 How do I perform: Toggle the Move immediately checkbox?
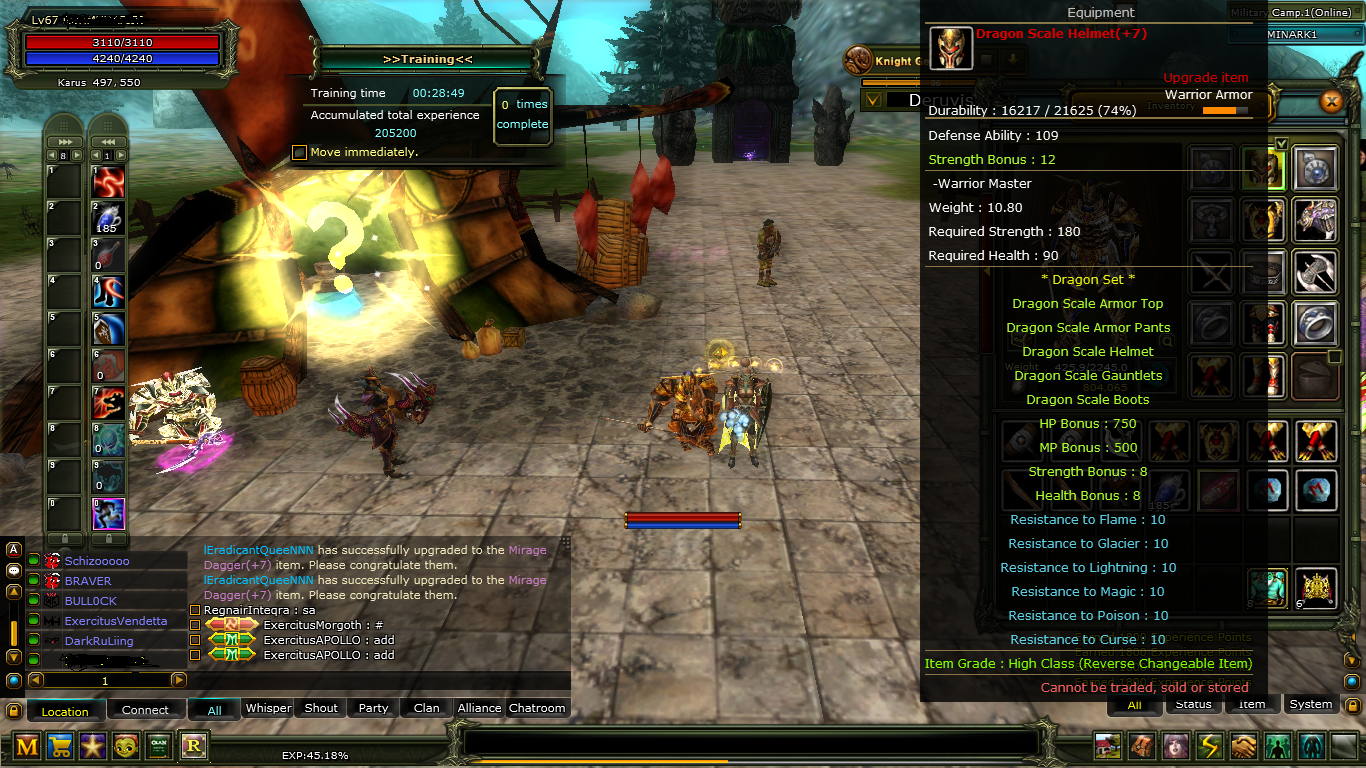coord(299,152)
